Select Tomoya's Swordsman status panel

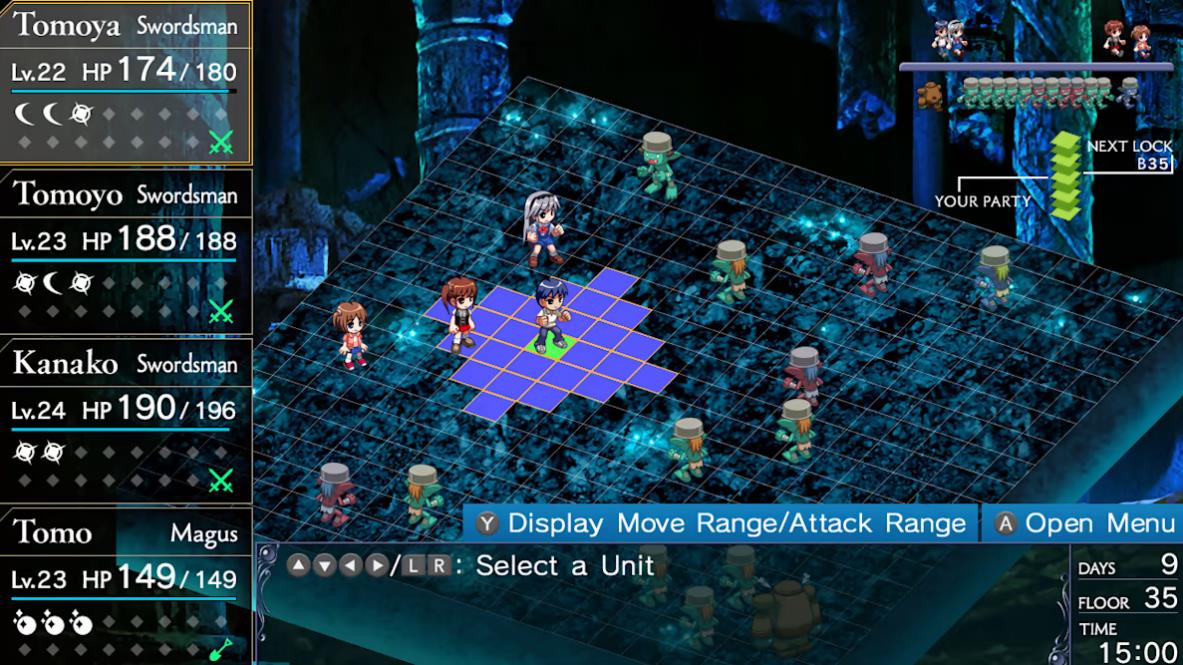(125, 82)
